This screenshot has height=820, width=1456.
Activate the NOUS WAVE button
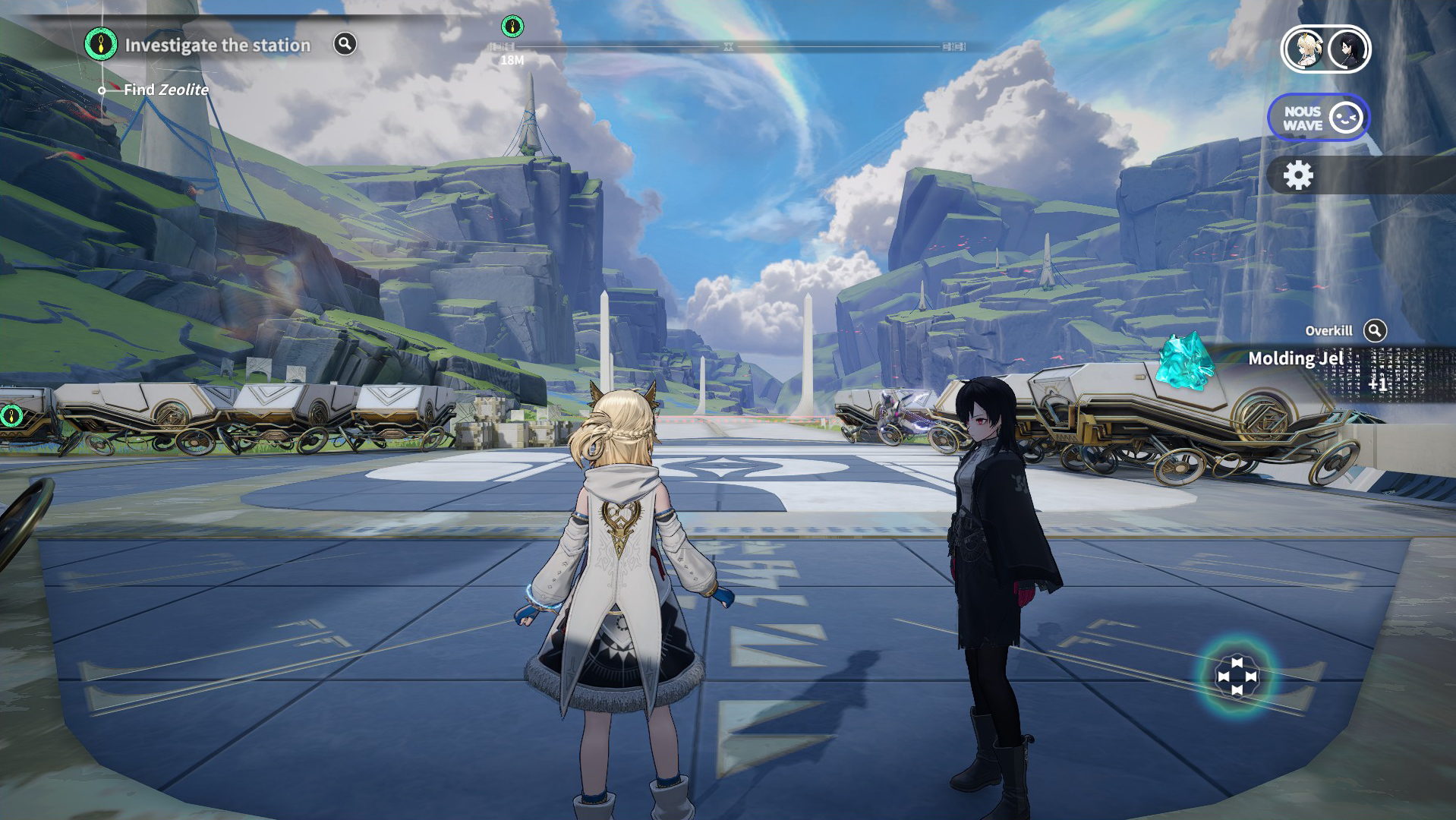pos(1319,118)
